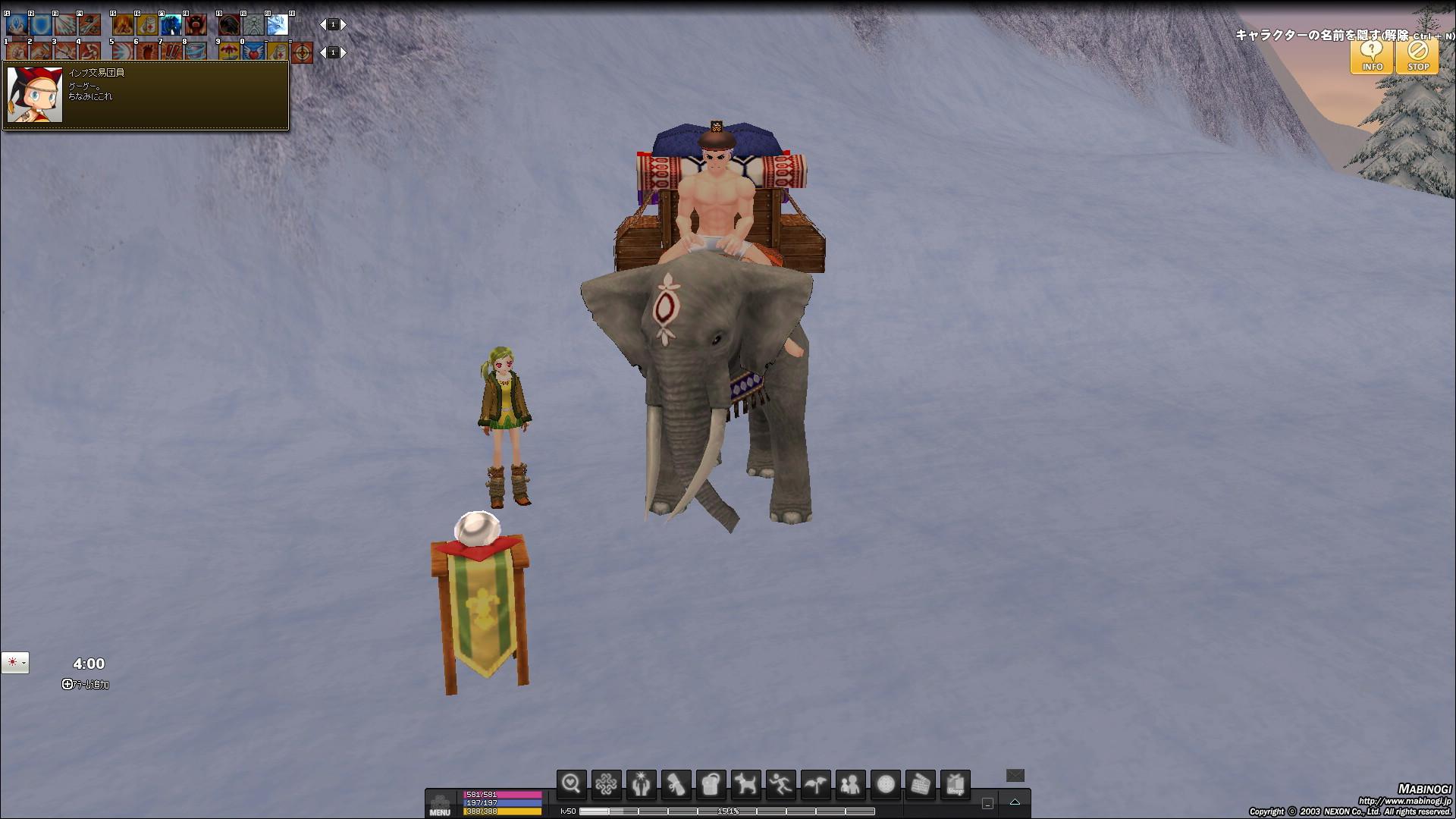
Task: Open the two-people friends icon
Action: 850,784
